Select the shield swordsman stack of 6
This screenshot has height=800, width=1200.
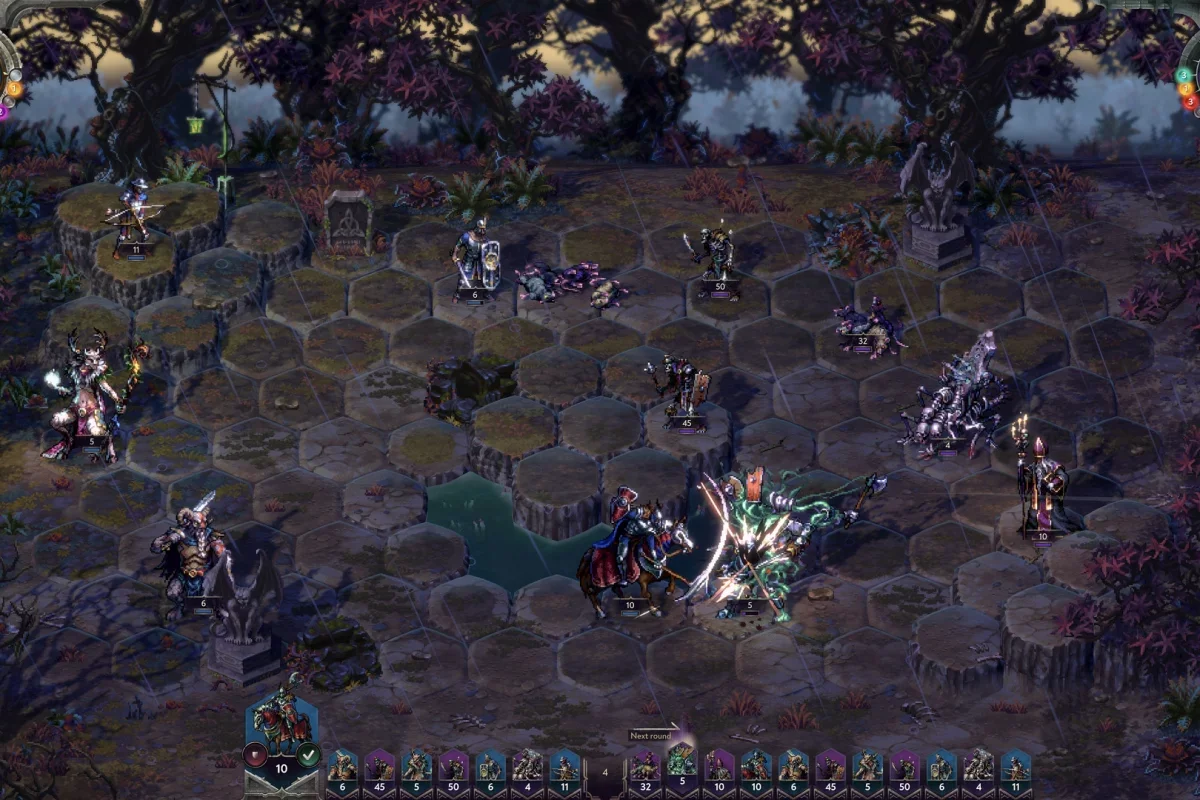473,262
